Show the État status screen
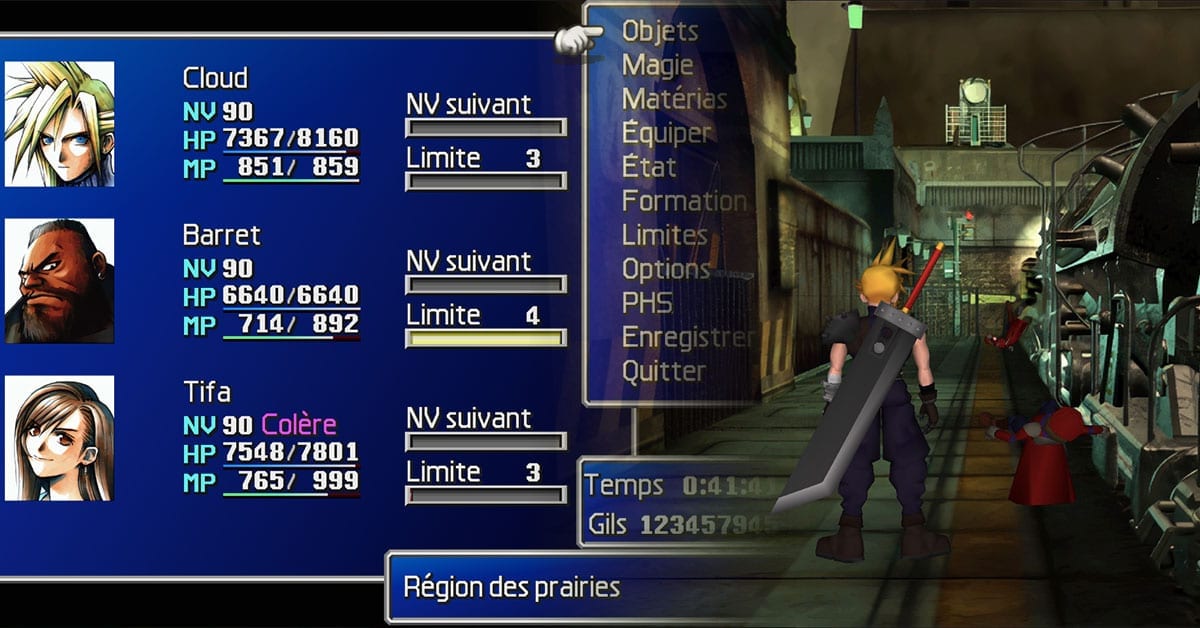Image resolution: width=1200 pixels, height=628 pixels. pos(649,167)
